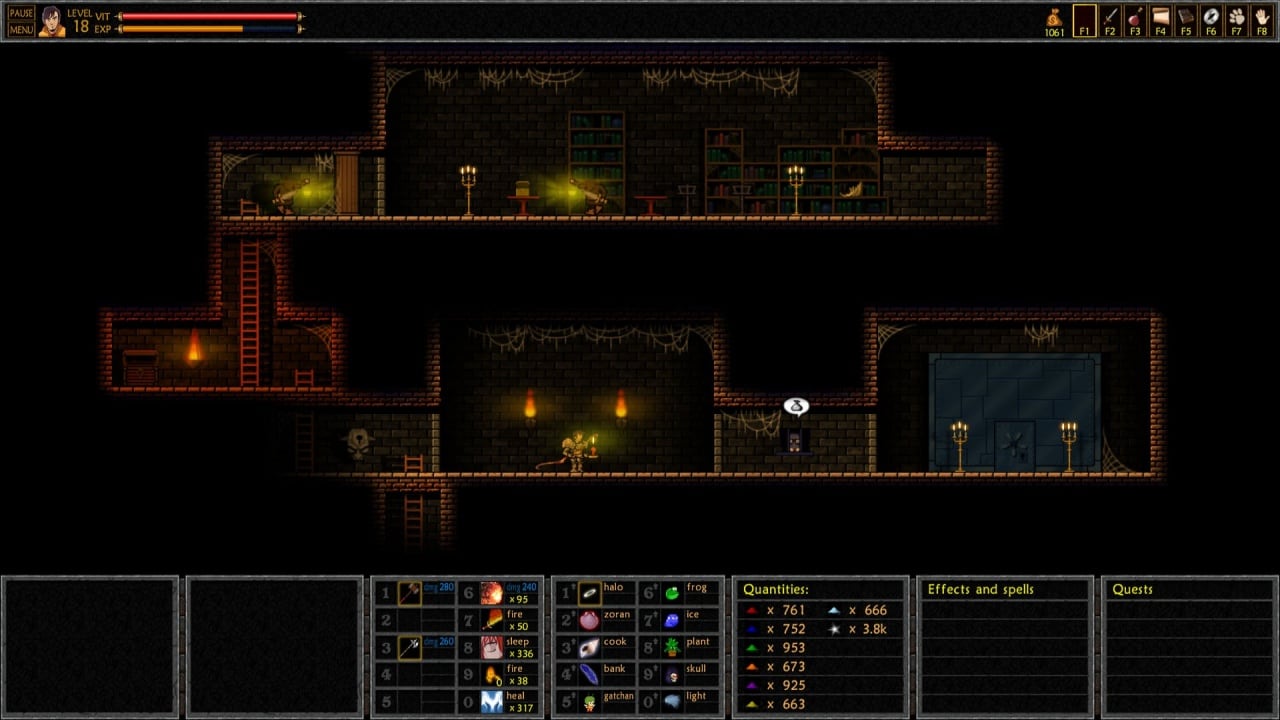Image resolution: width=1280 pixels, height=720 pixels.
Task: Use the sleep spell slot
Action: (492, 647)
